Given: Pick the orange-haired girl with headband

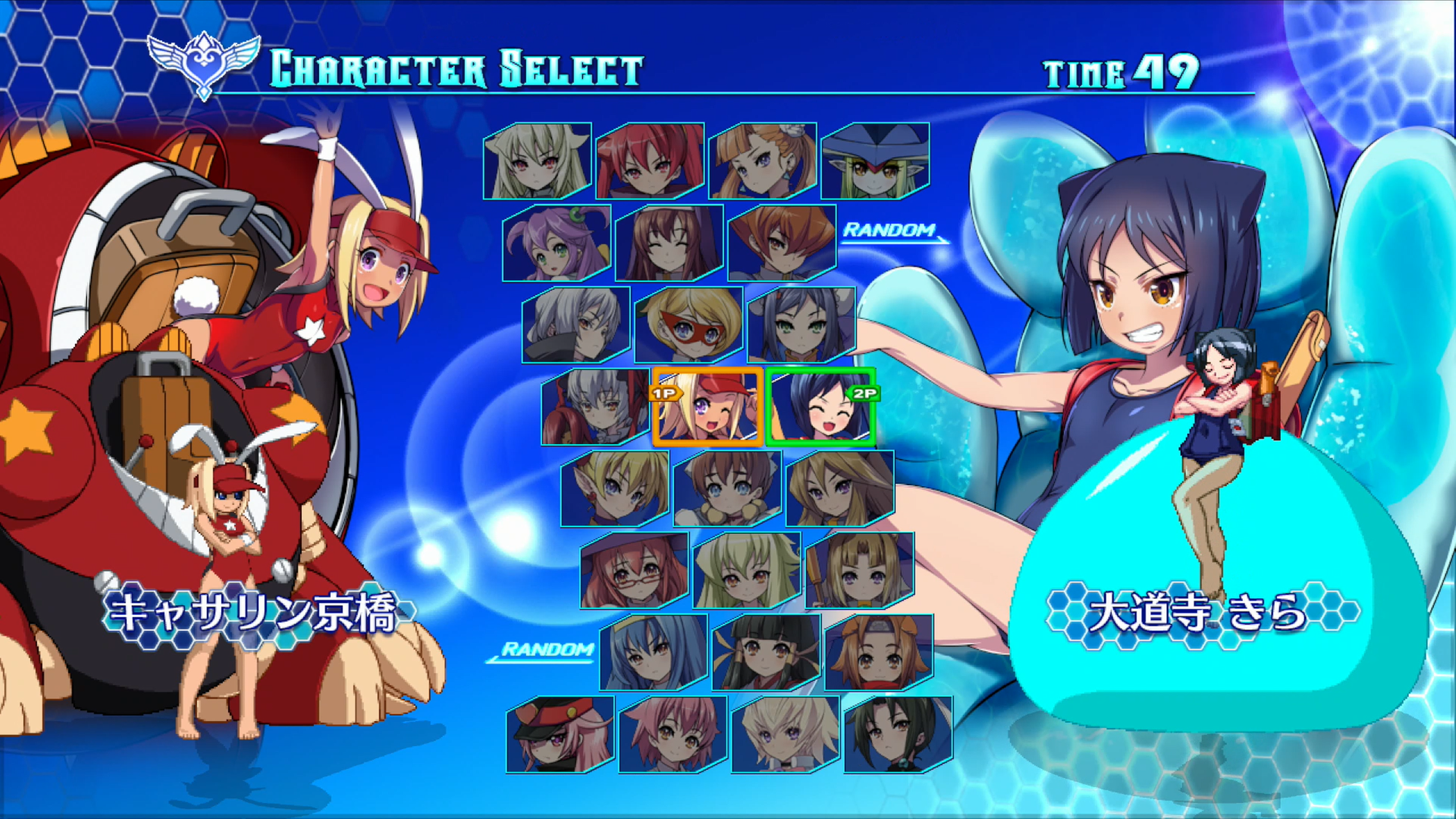Looking at the screenshot, I should (x=878, y=652).
